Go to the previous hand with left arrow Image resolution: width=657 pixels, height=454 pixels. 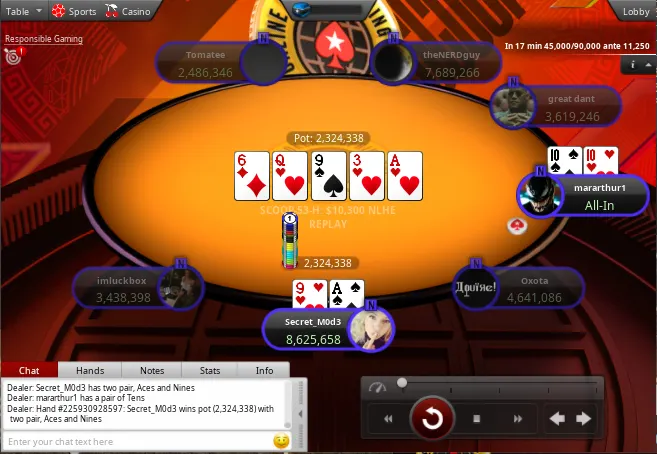pyautogui.click(x=557, y=419)
